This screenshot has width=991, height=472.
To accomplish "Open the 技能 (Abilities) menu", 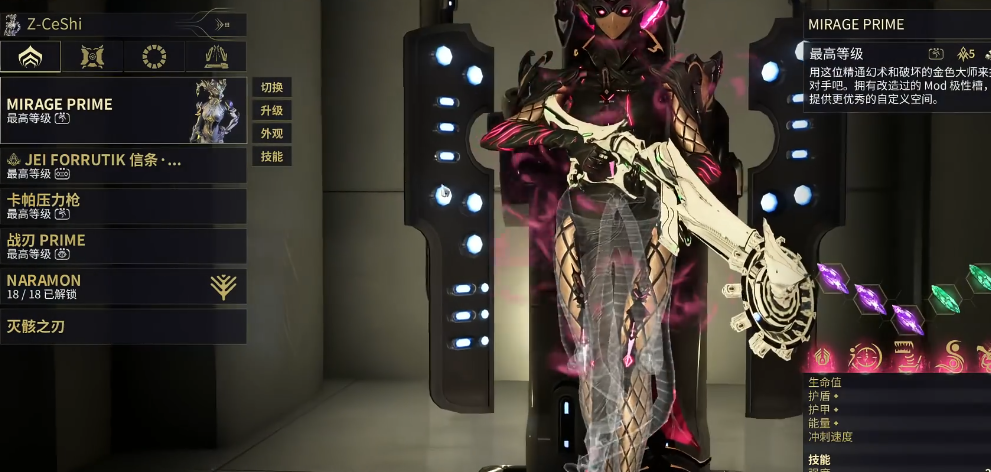I will pyautogui.click(x=271, y=156).
